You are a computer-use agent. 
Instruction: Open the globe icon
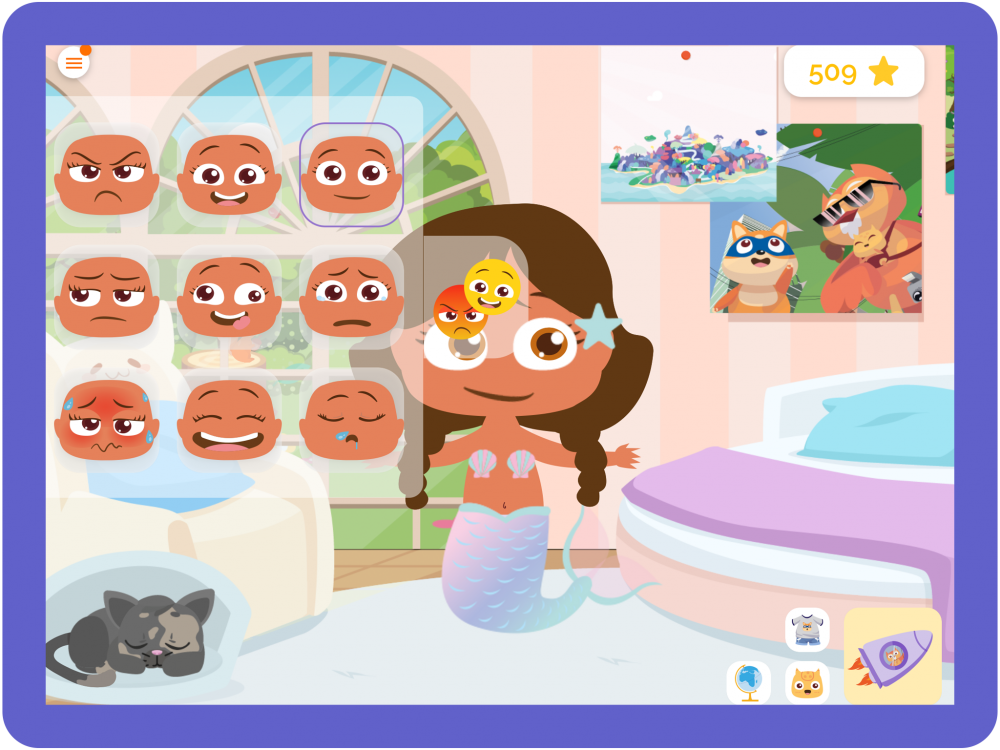[749, 682]
